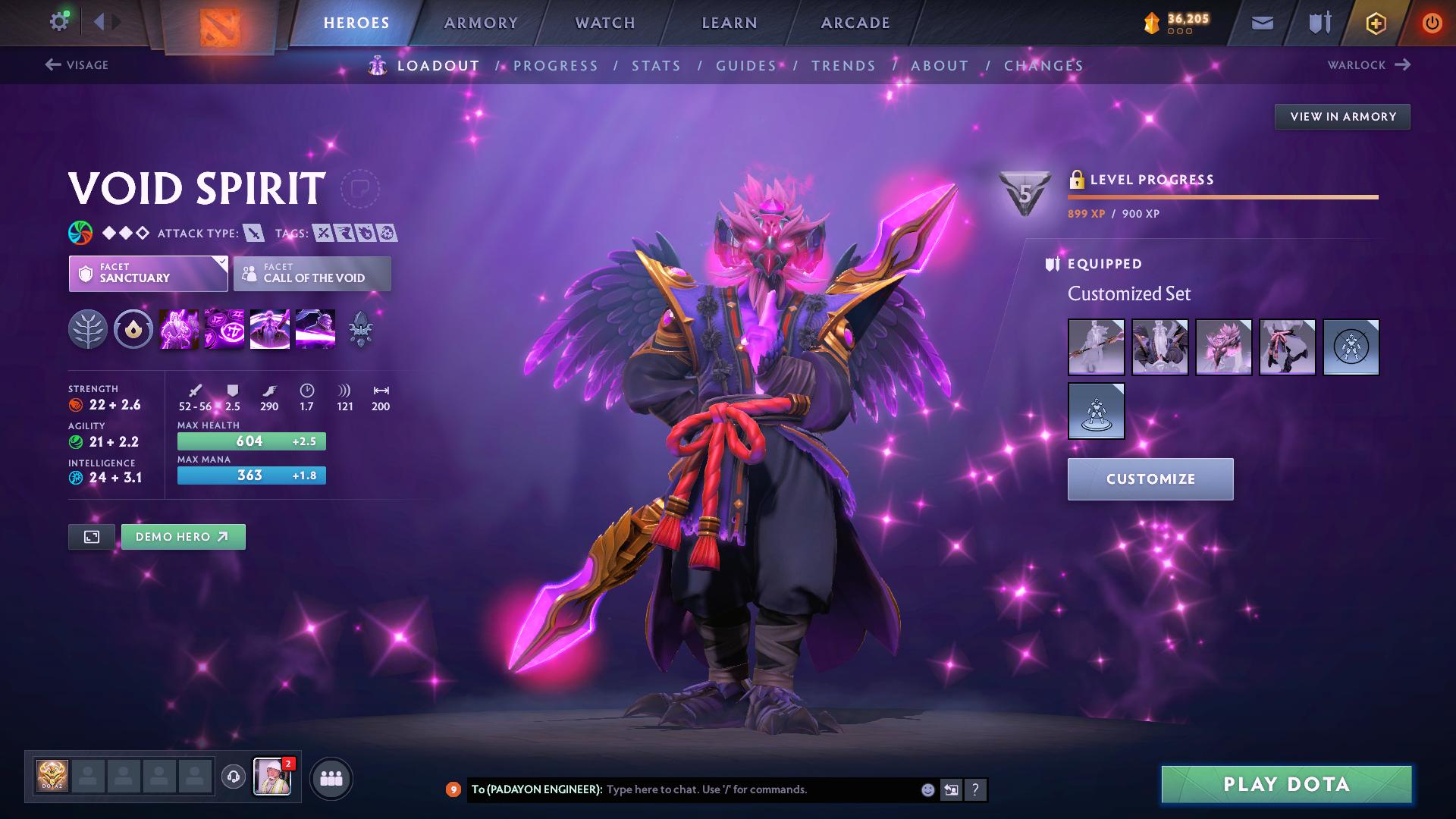Switch to the Trends section
The height and width of the screenshot is (819, 1456).
[x=843, y=66]
